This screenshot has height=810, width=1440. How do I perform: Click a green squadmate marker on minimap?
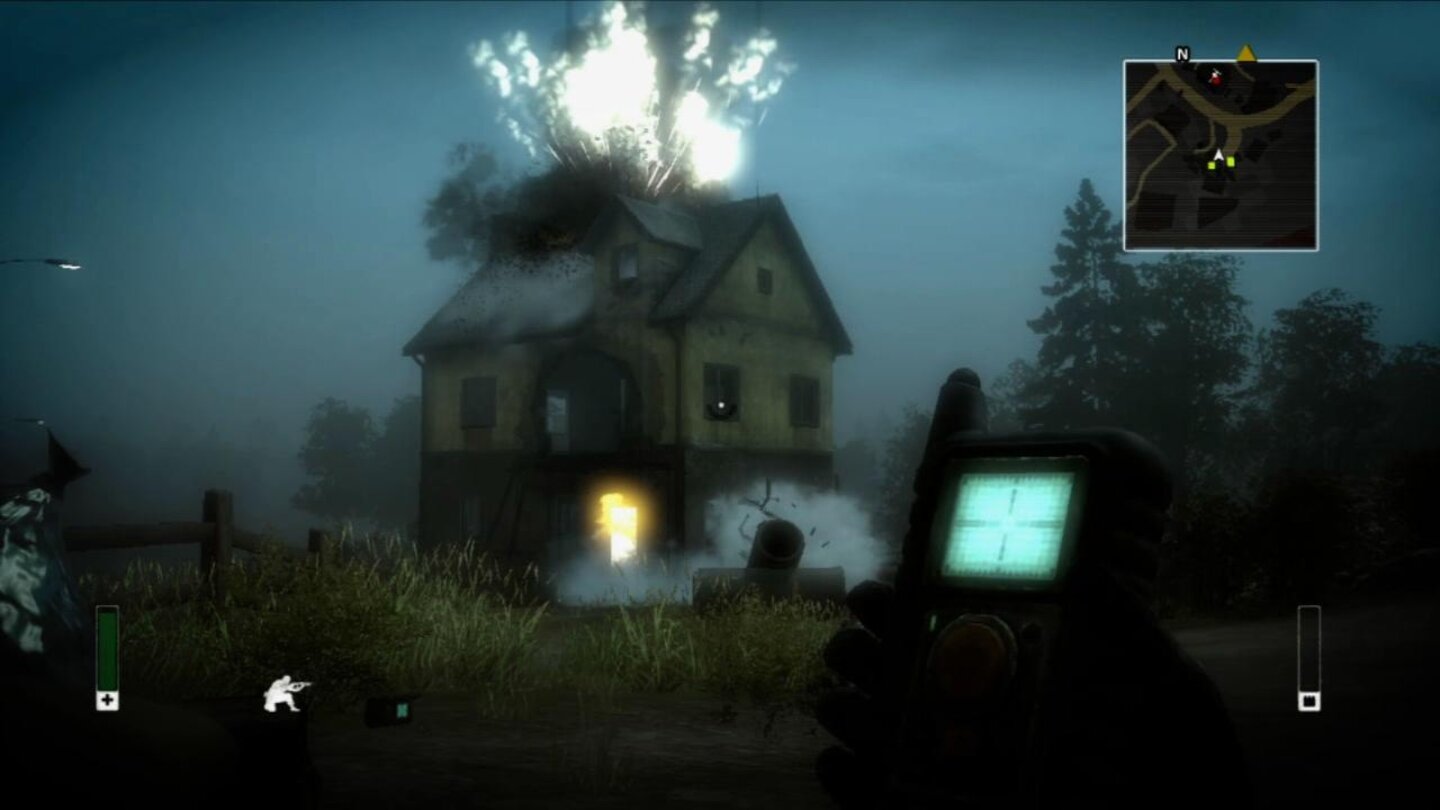[x=1231, y=162]
